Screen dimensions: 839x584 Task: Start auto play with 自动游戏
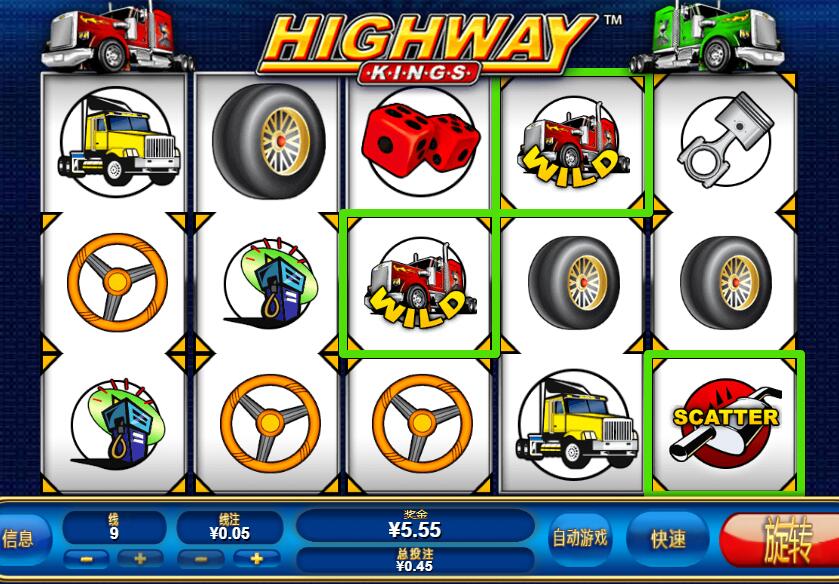pyautogui.click(x=580, y=538)
